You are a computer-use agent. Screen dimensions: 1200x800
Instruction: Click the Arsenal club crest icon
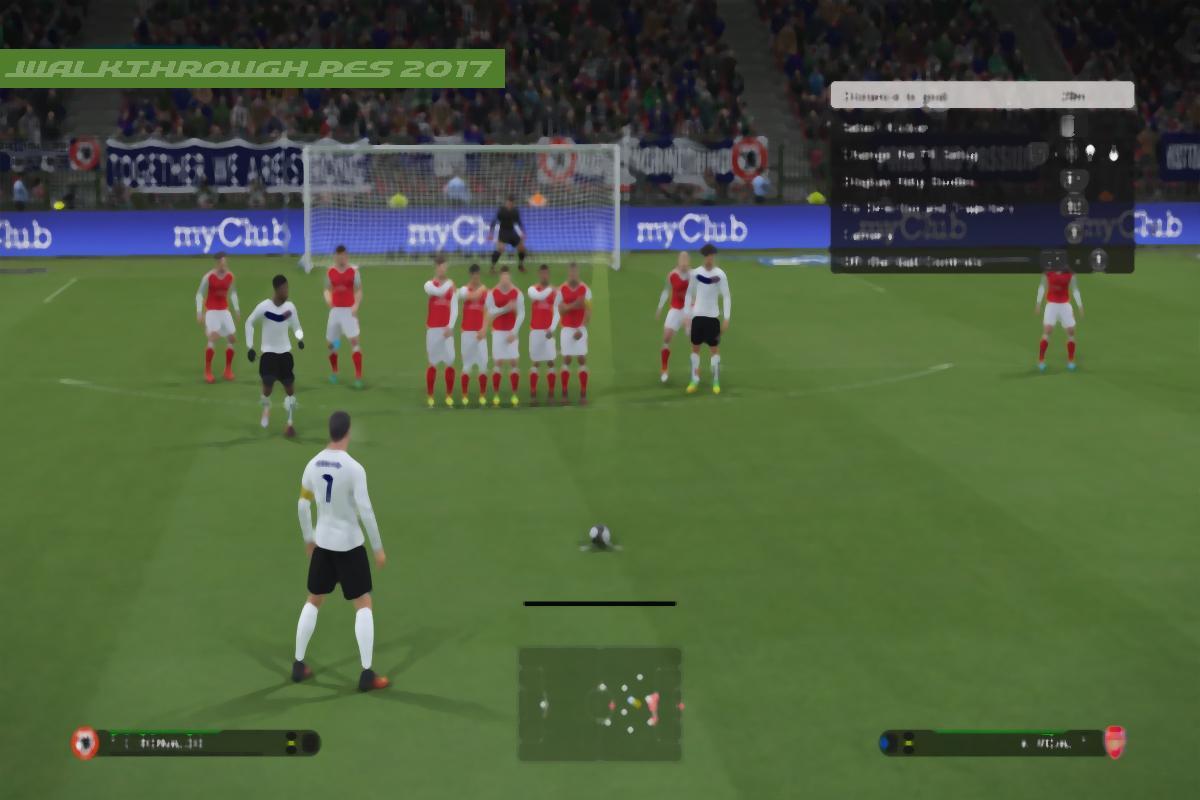click(x=1113, y=742)
